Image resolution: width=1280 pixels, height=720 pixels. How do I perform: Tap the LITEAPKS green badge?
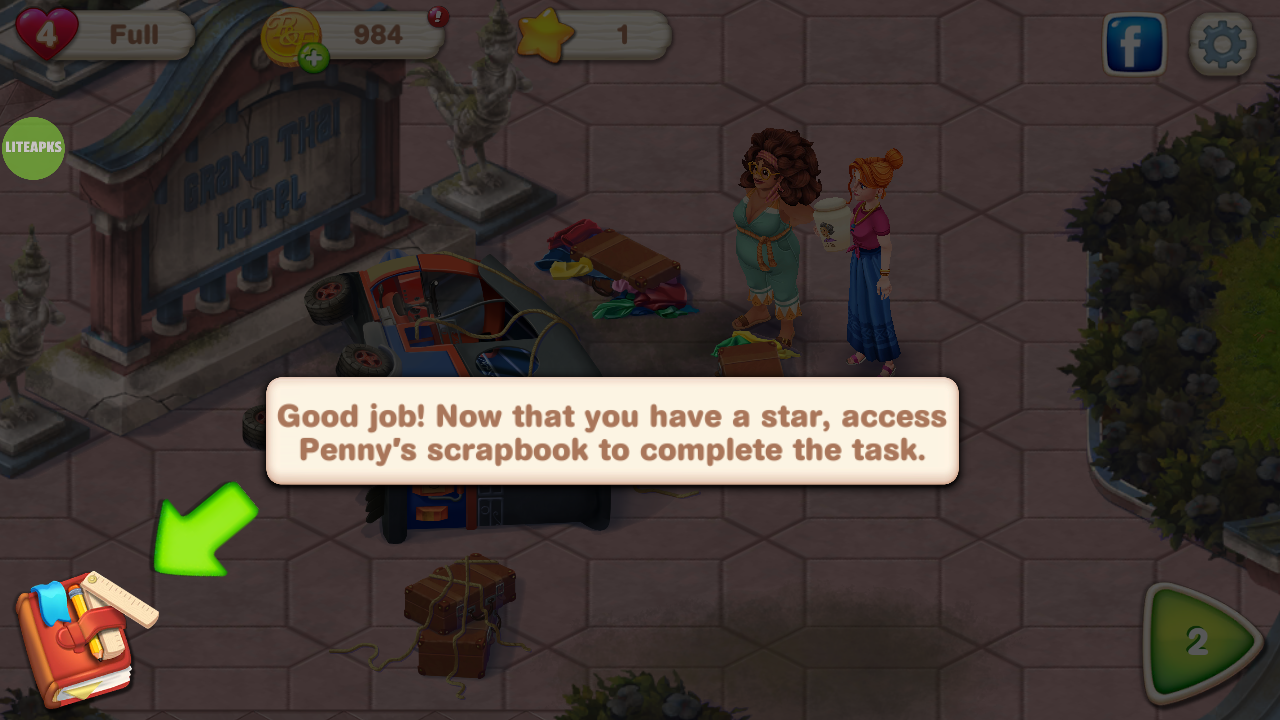pos(34,148)
